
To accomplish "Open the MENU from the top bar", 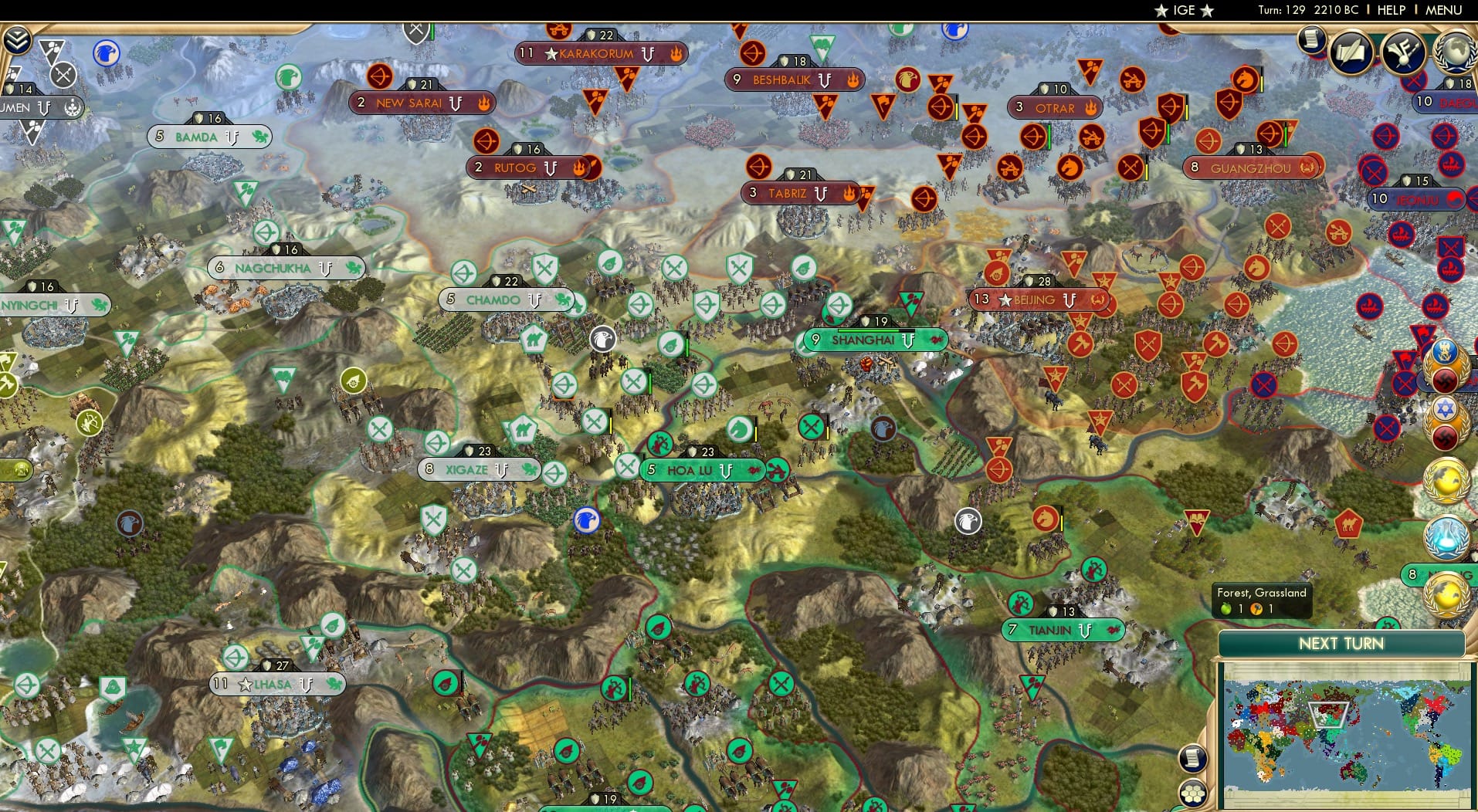I will coord(1442,10).
